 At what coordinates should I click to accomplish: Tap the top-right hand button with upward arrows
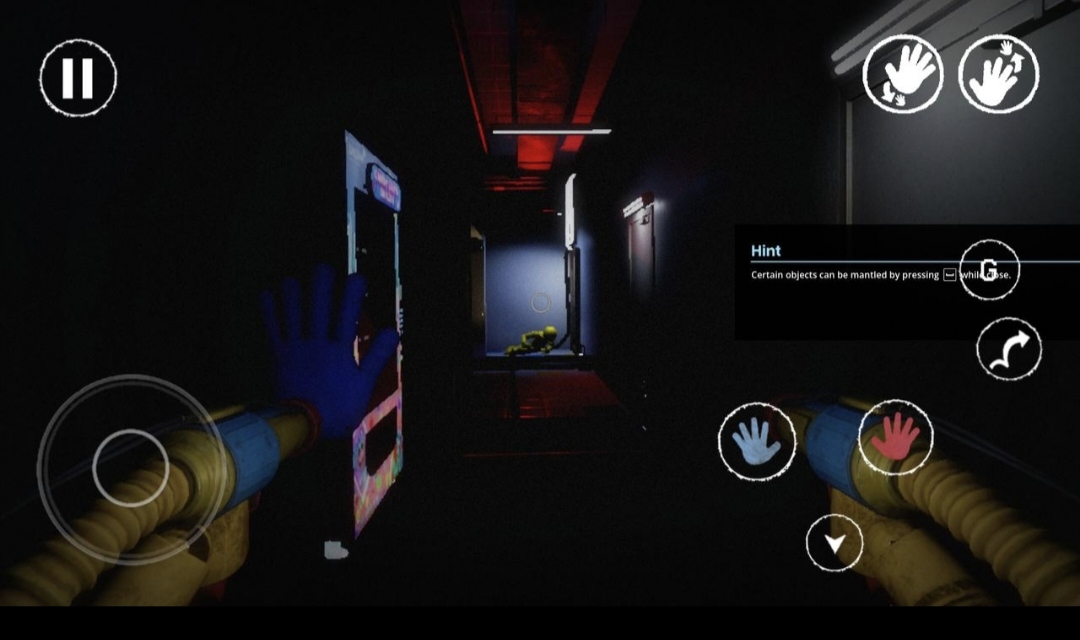(998, 74)
